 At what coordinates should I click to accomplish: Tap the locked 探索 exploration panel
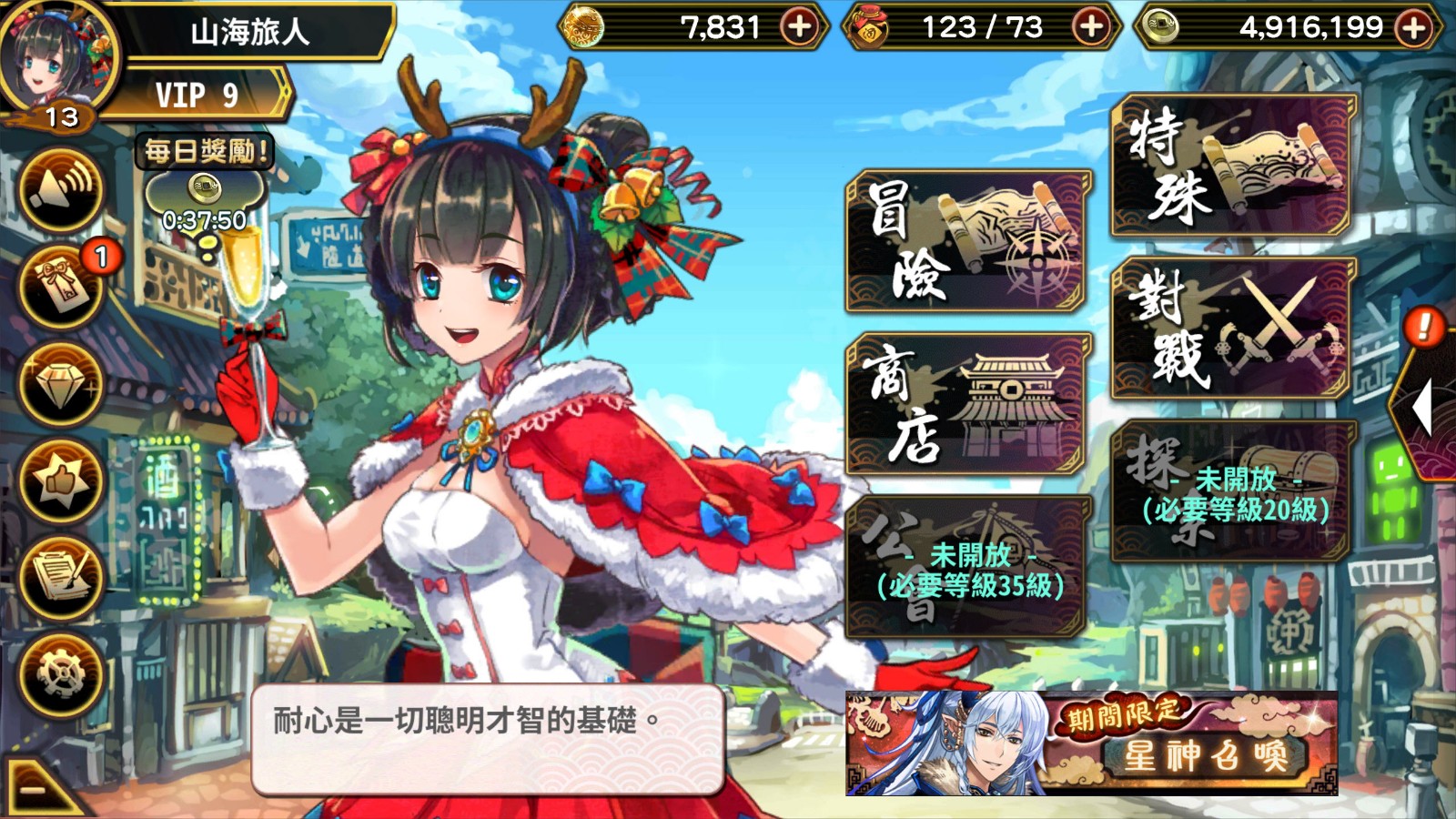1232,492
